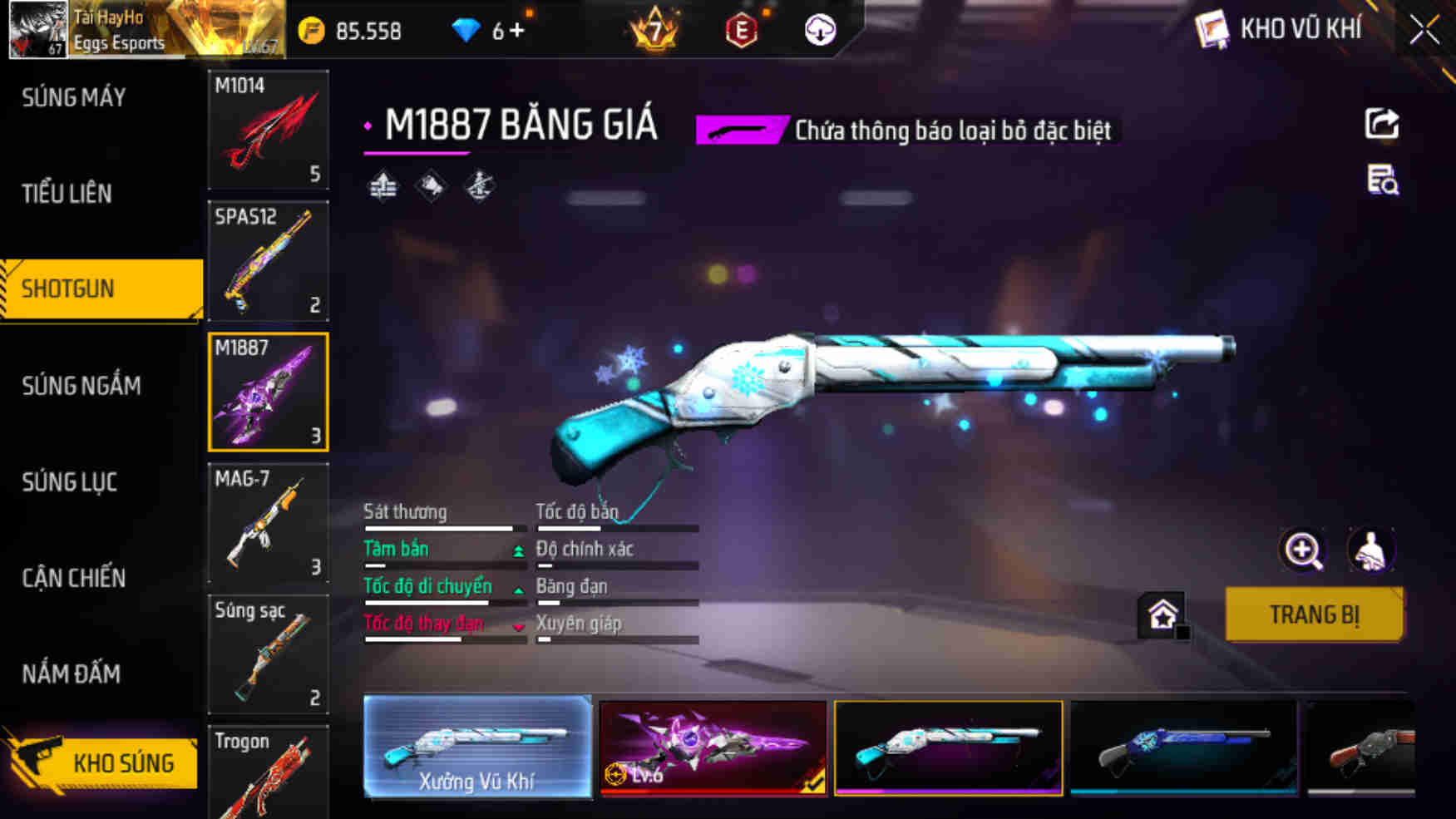The image size is (1456, 819).
Task: Open the share icon for M1887 Băng Giá
Action: click(1380, 125)
